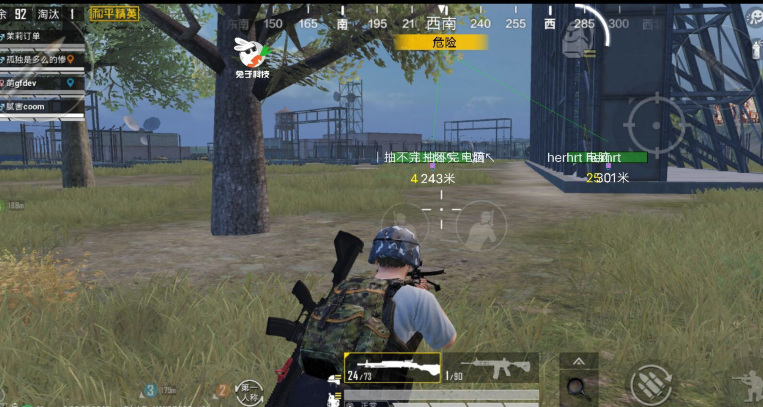Select the frying pan melee slot
Viewport: 763px width, 407px height.
(578, 386)
